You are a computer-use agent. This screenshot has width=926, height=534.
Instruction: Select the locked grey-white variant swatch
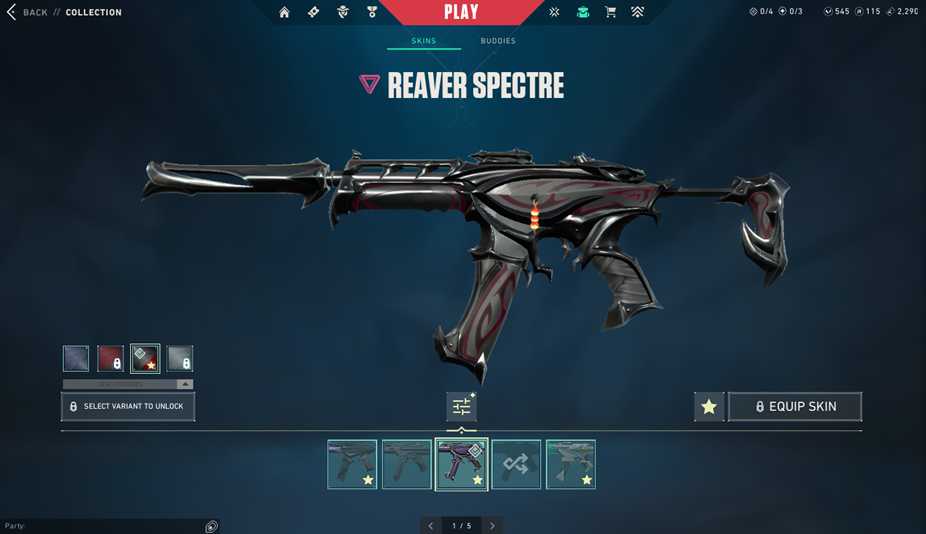tap(180, 358)
